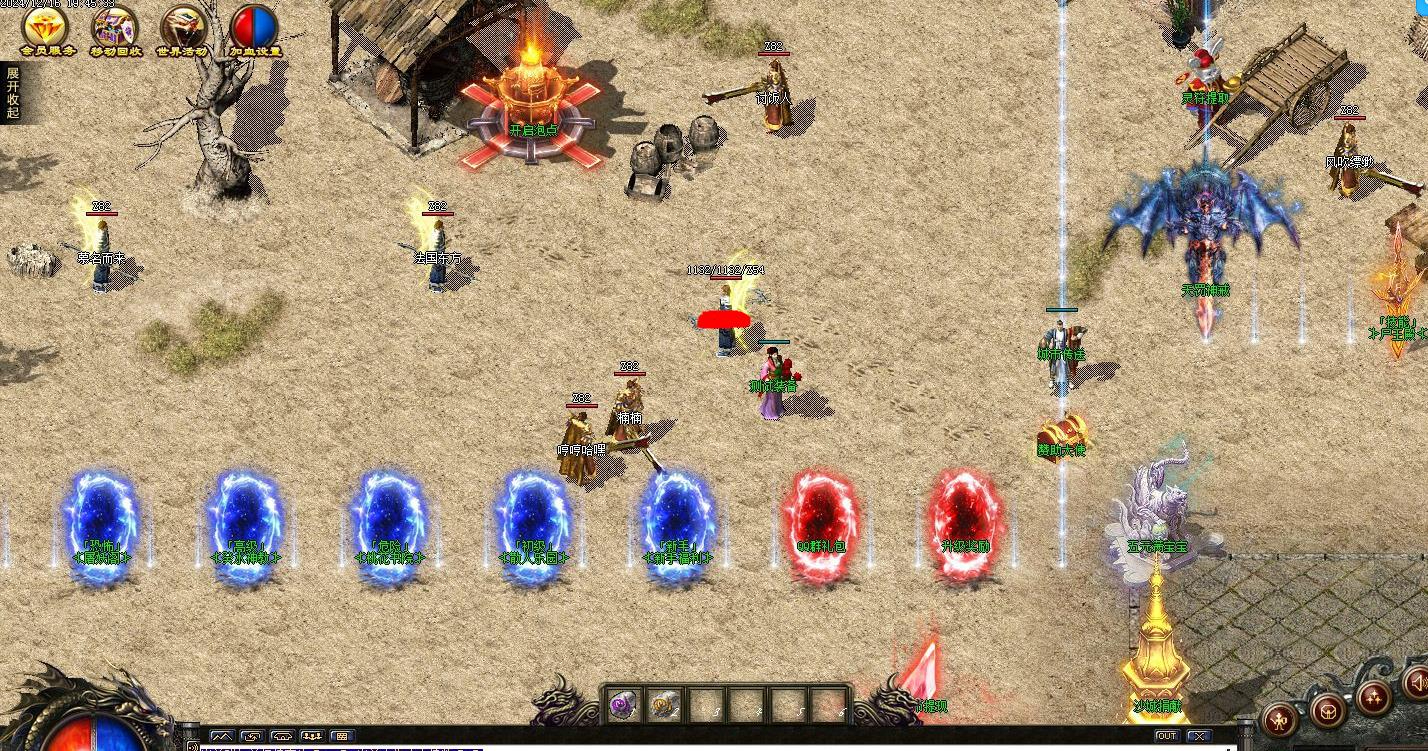
Task: Toggle the 展开收起 expand/collapse side tab
Action: 11,92
